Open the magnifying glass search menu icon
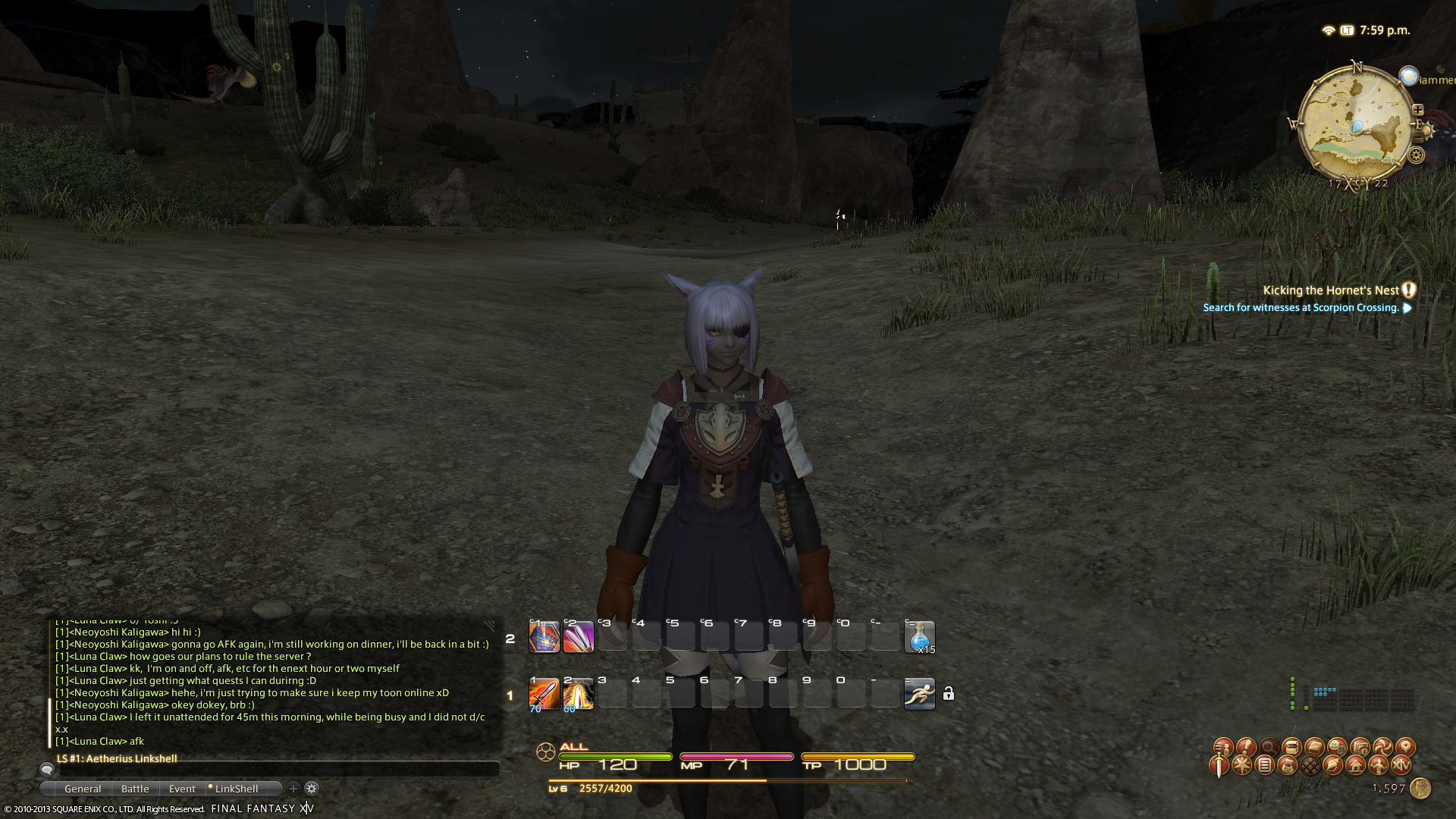1456x819 pixels. (1269, 747)
